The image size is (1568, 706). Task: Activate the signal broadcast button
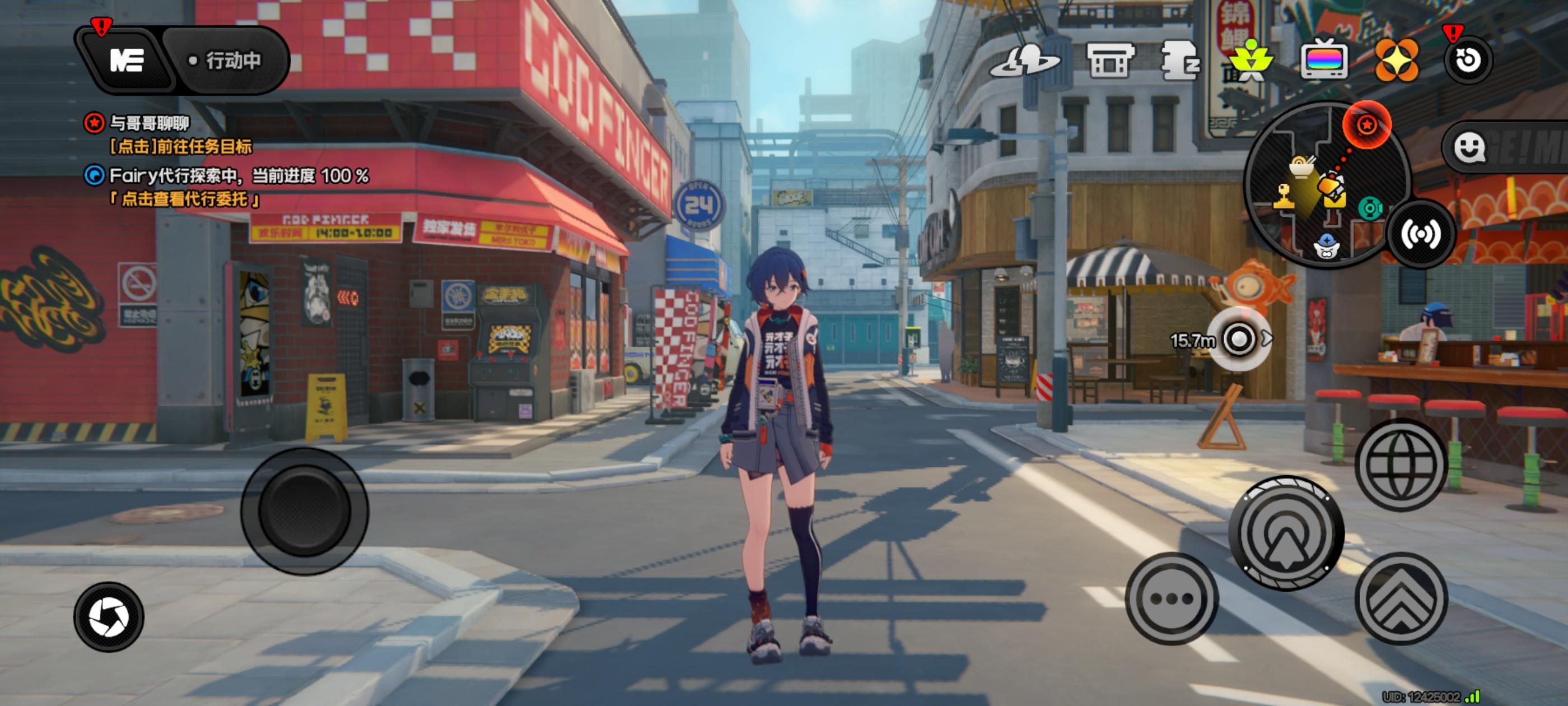click(1421, 235)
